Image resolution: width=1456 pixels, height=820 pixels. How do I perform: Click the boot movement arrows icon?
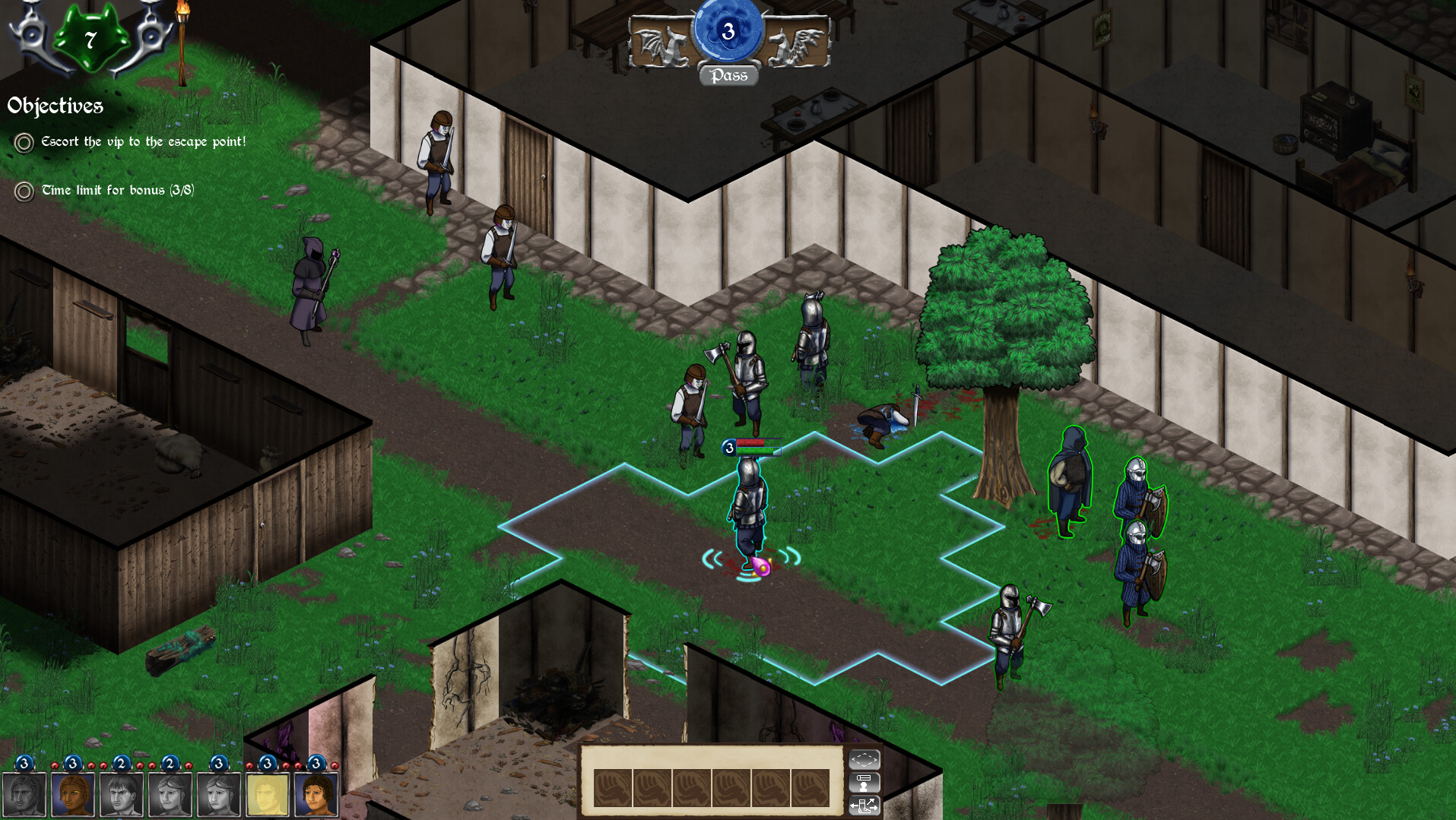(865, 807)
